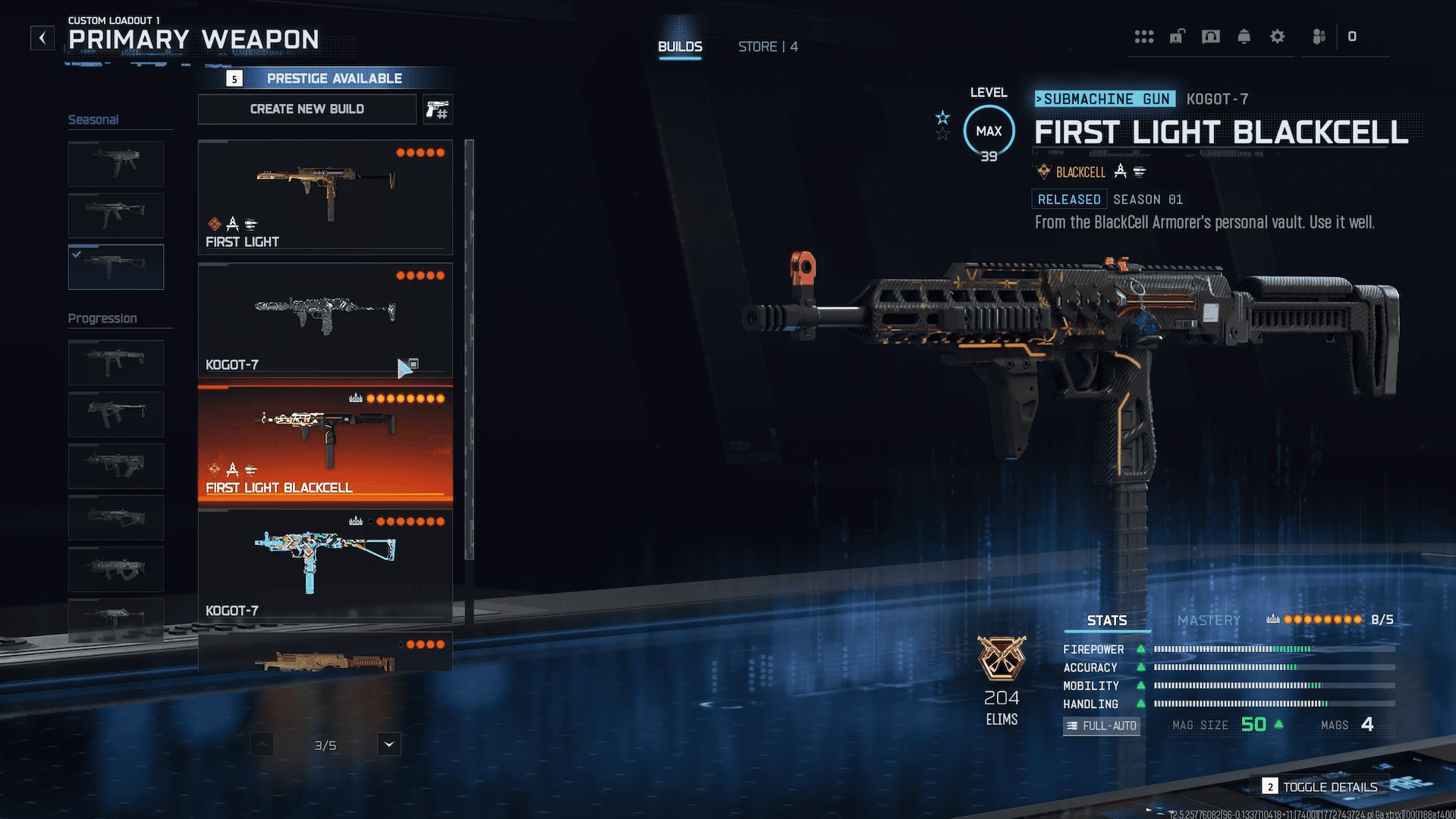Image resolution: width=1456 pixels, height=819 pixels.
Task: Favorite this weapon with the star icon
Action: [x=942, y=118]
